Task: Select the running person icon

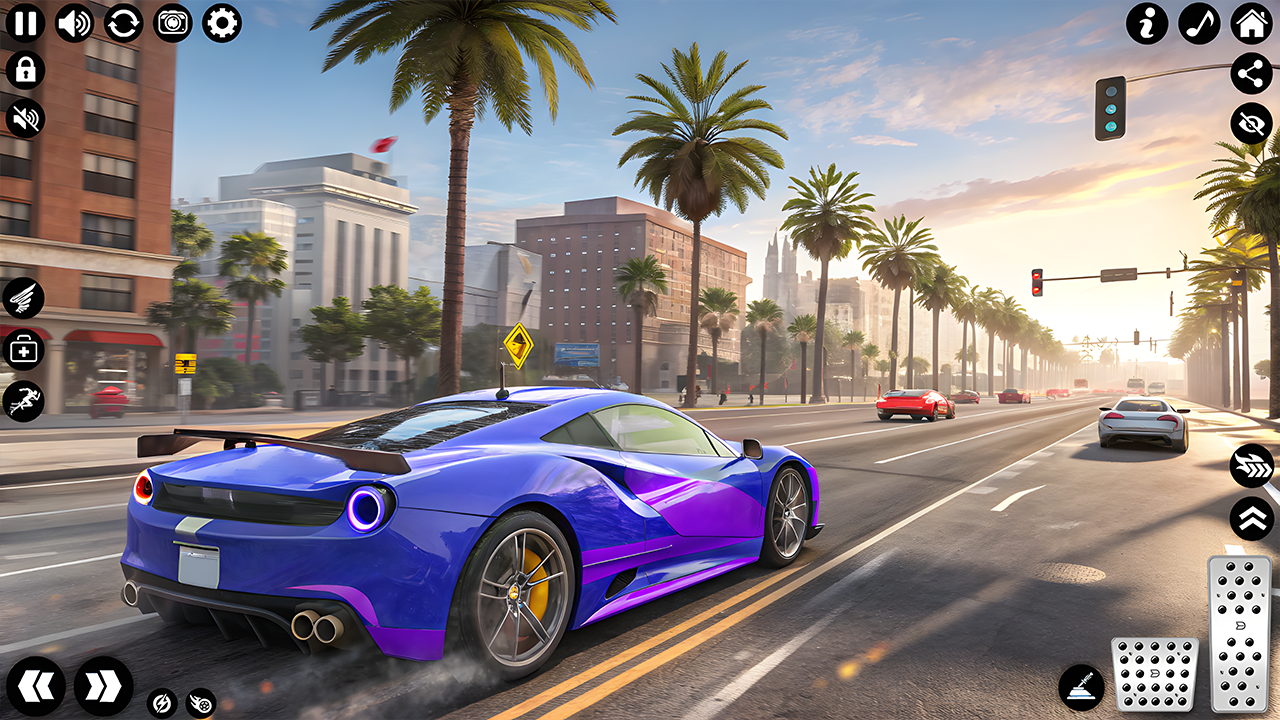Action: pos(23,401)
